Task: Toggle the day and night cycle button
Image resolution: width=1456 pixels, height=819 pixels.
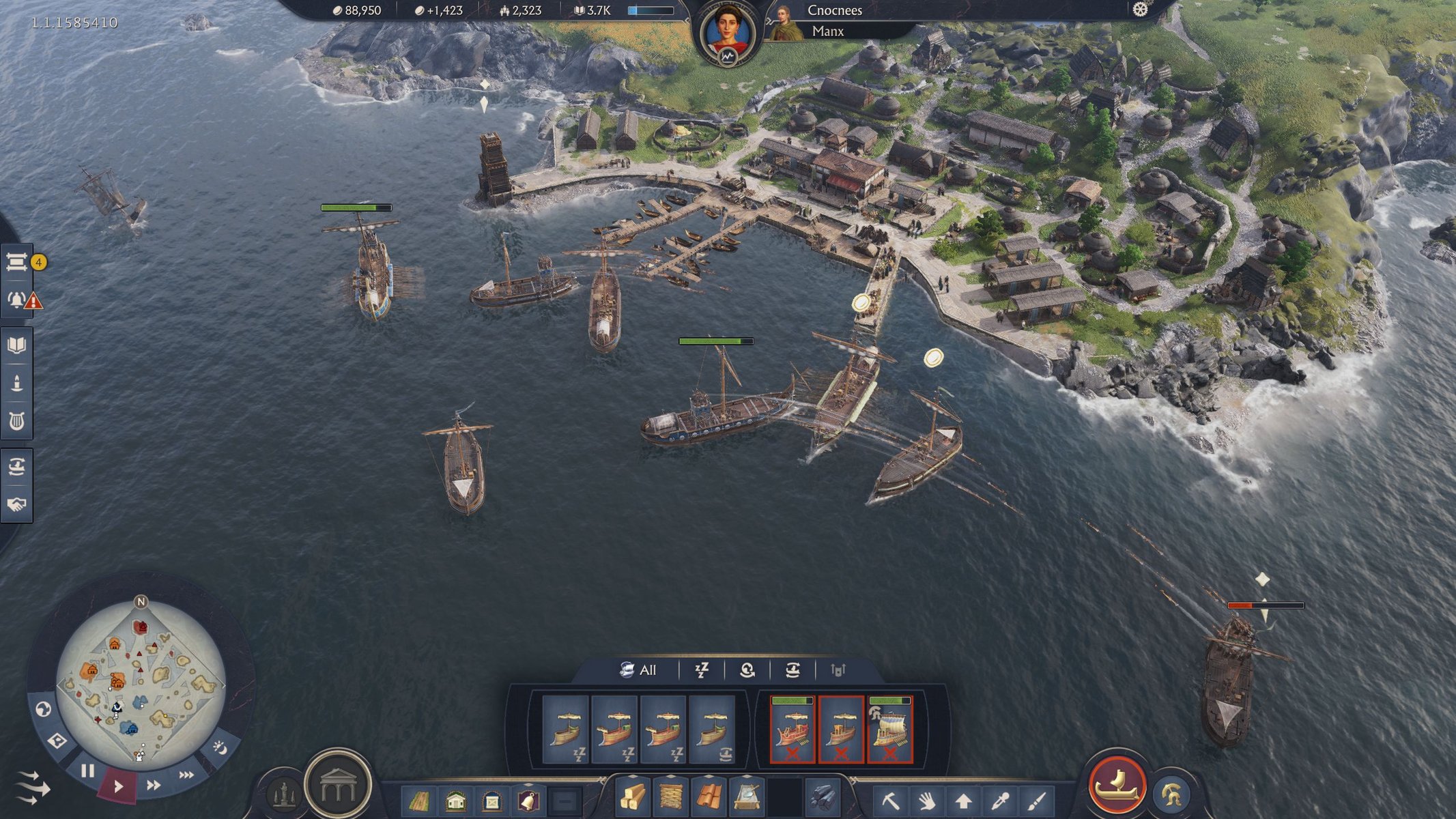Action: [220, 748]
